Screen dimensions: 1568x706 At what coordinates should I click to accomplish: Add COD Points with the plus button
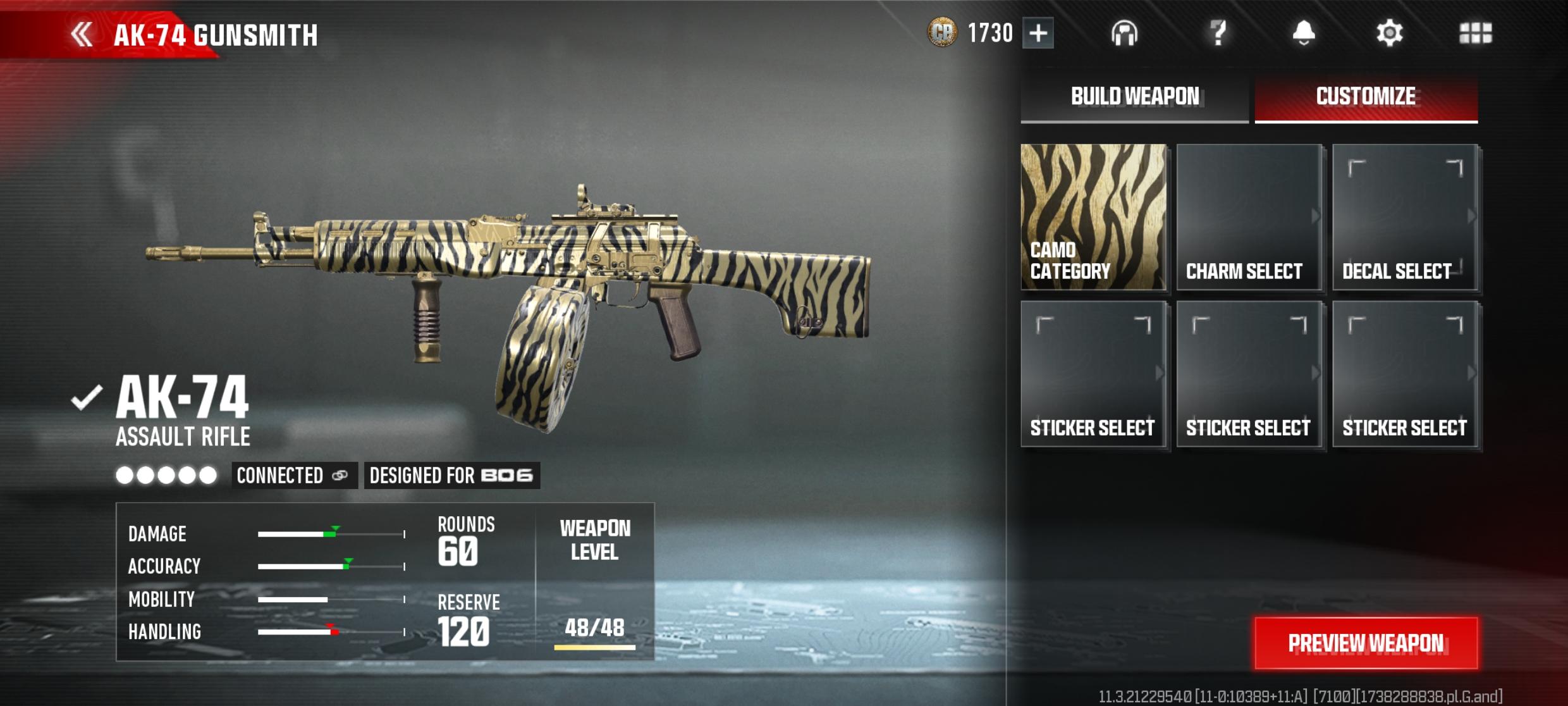1038,33
